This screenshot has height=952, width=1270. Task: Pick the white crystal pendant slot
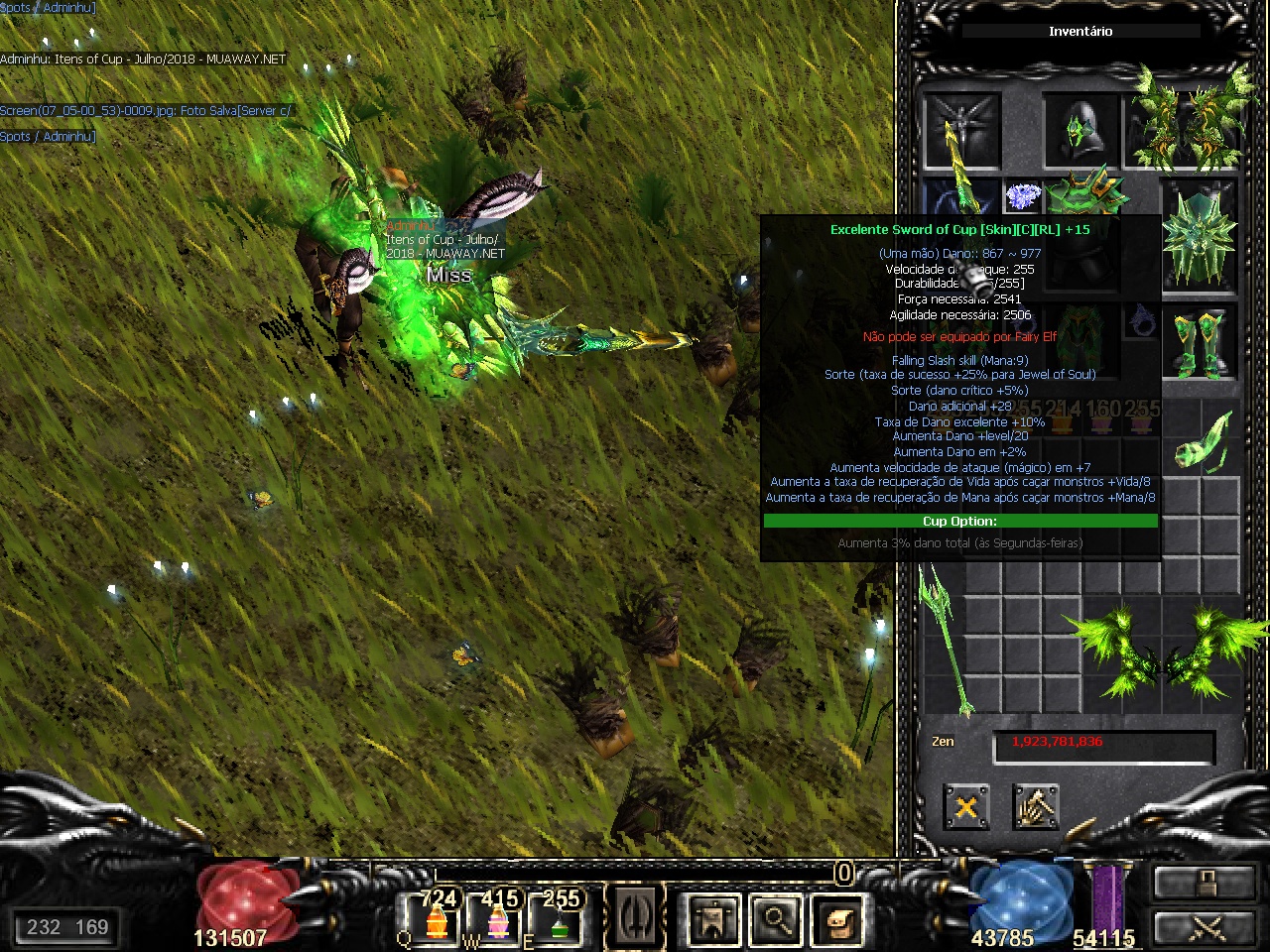(x=1021, y=196)
